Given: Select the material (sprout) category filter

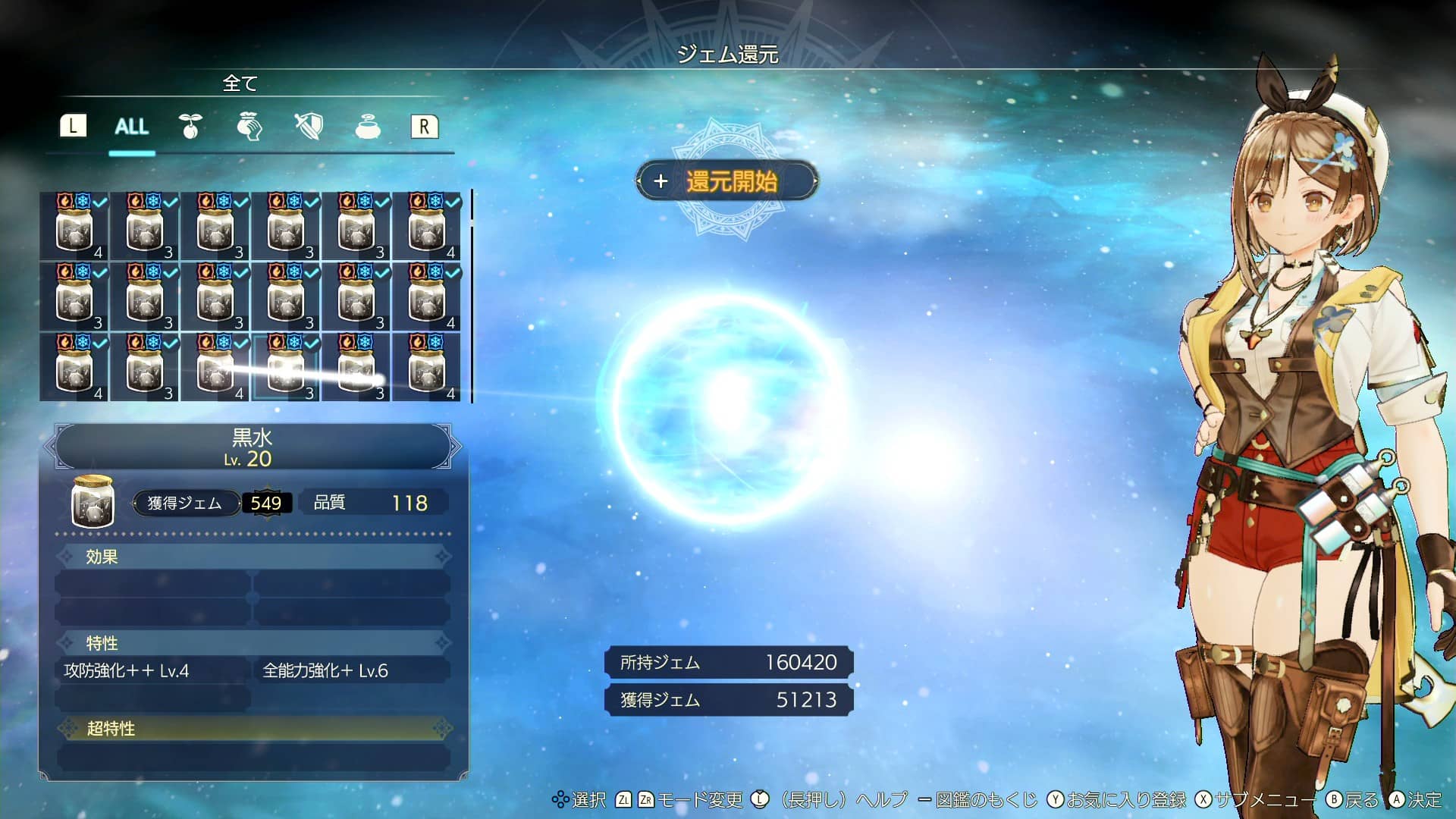Looking at the screenshot, I should [x=190, y=127].
